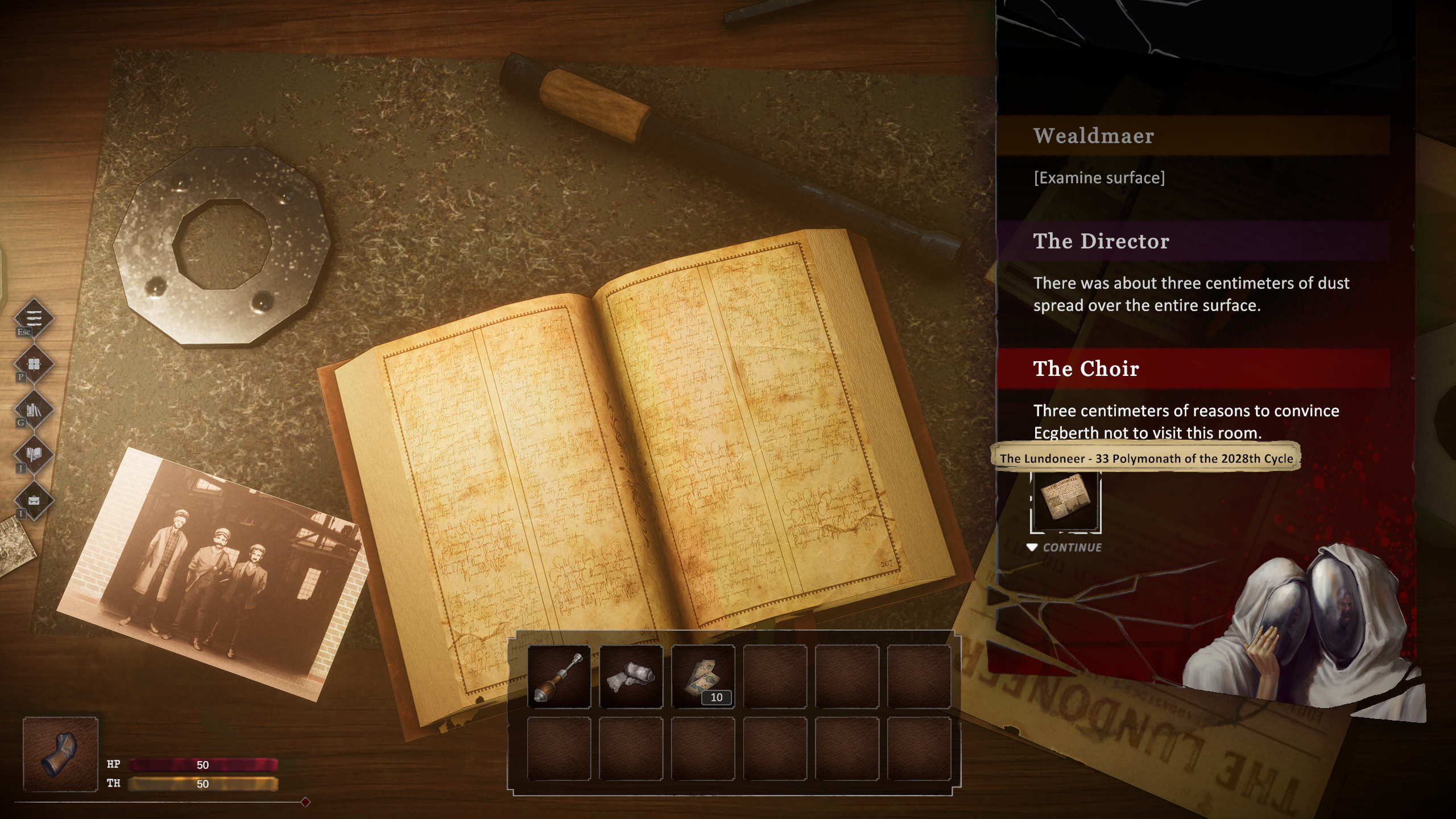Open the four-square grid panel icon
Viewport: 1456px width, 819px height.
pyautogui.click(x=34, y=363)
